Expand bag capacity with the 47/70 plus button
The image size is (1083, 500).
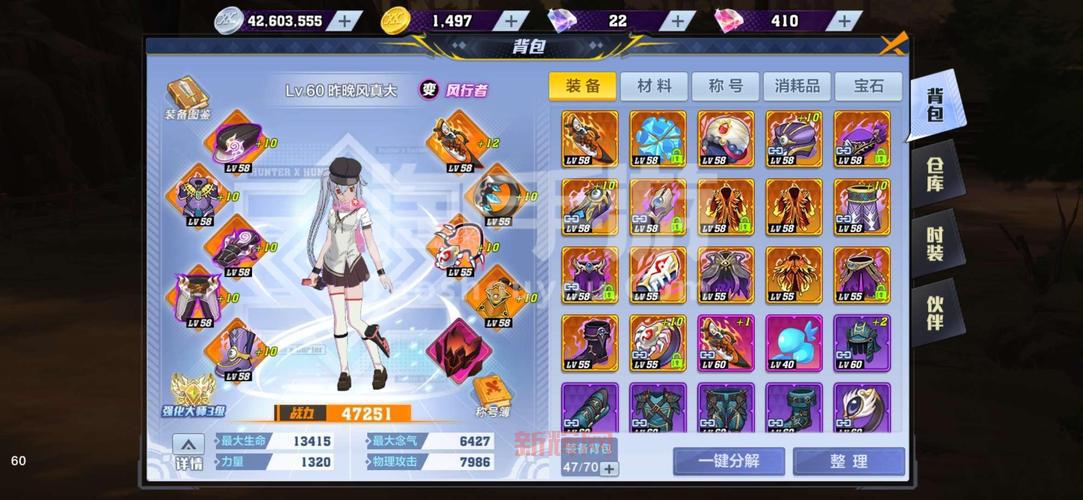(x=608, y=467)
